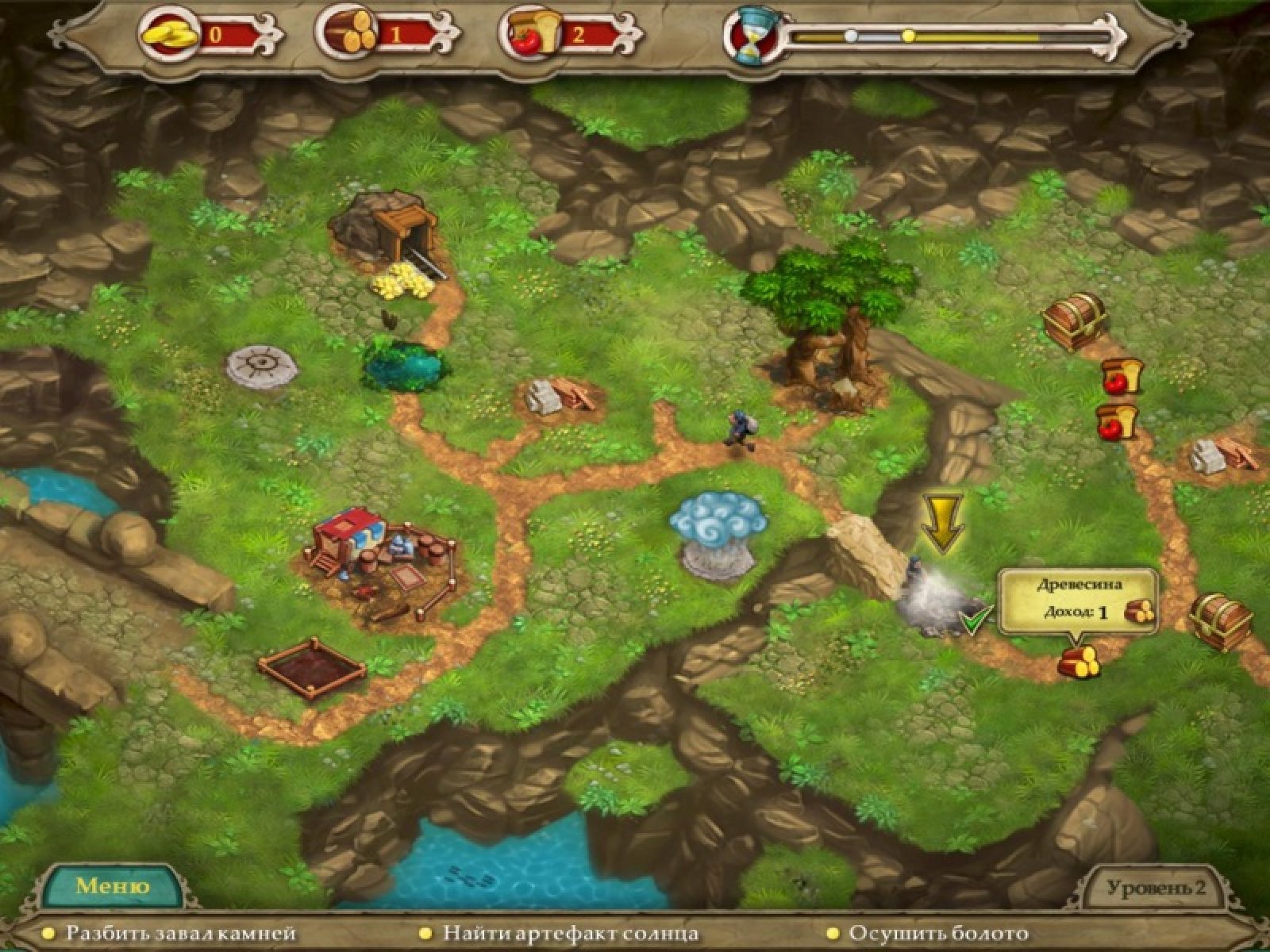
Task: Open the Меню button
Action: coord(112,885)
